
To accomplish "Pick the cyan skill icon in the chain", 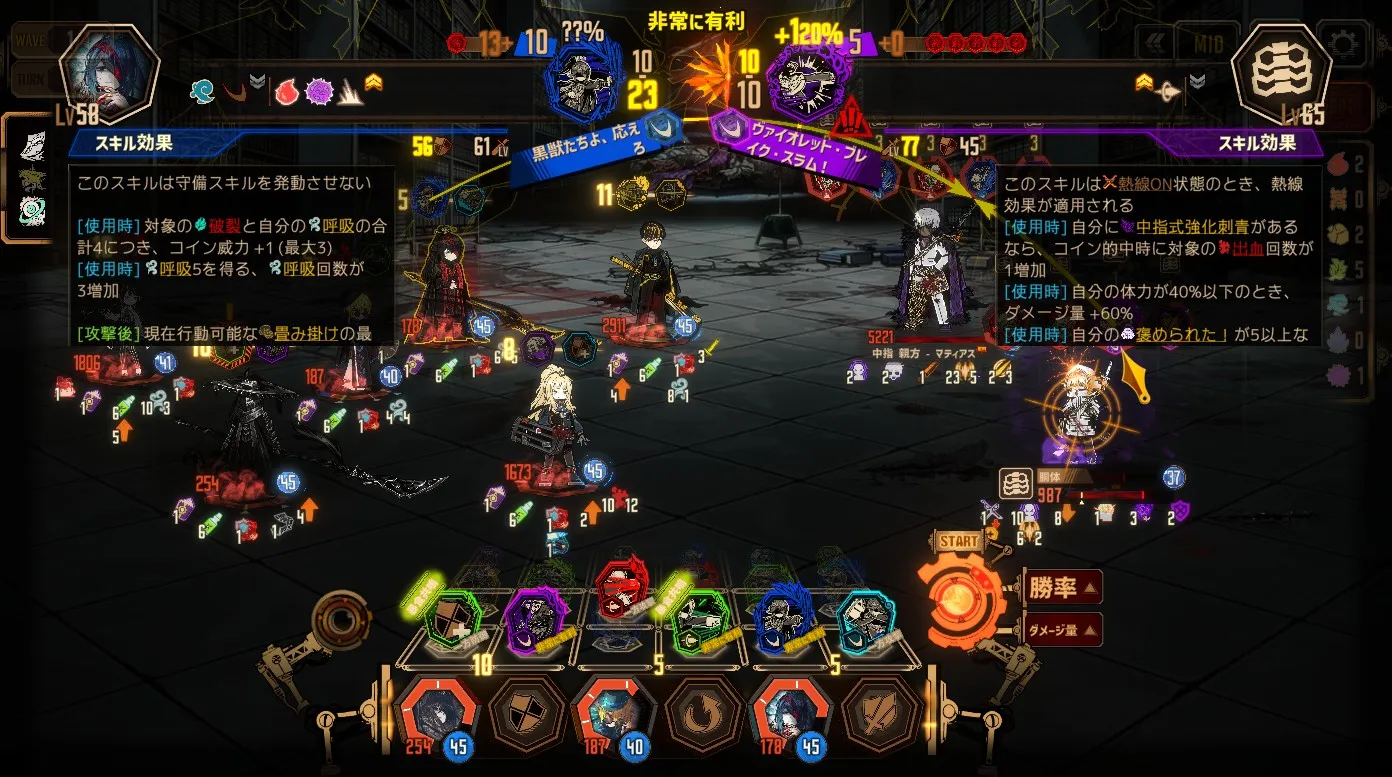I will click(866, 622).
